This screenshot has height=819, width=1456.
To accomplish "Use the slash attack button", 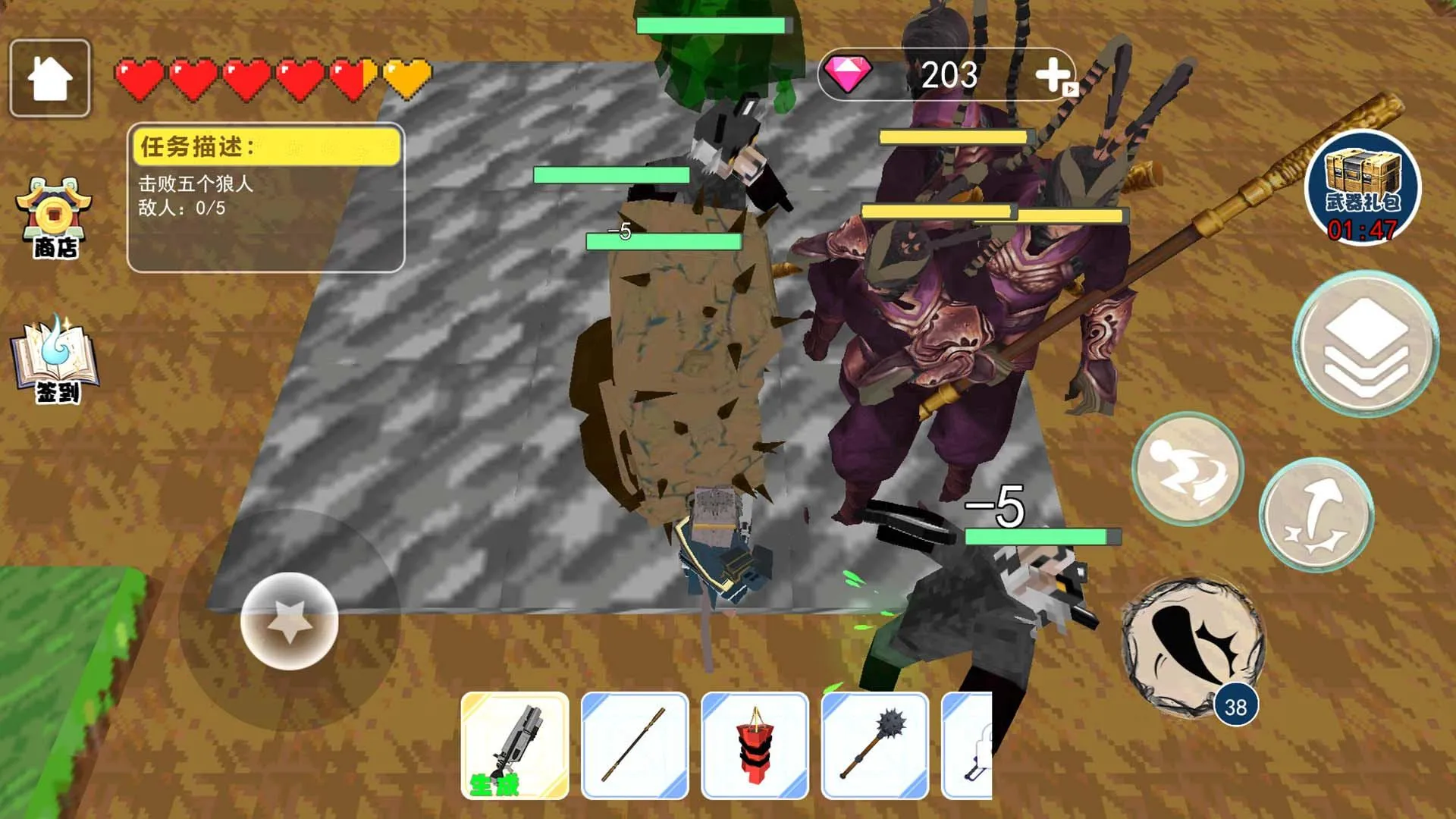I will [x=1193, y=648].
